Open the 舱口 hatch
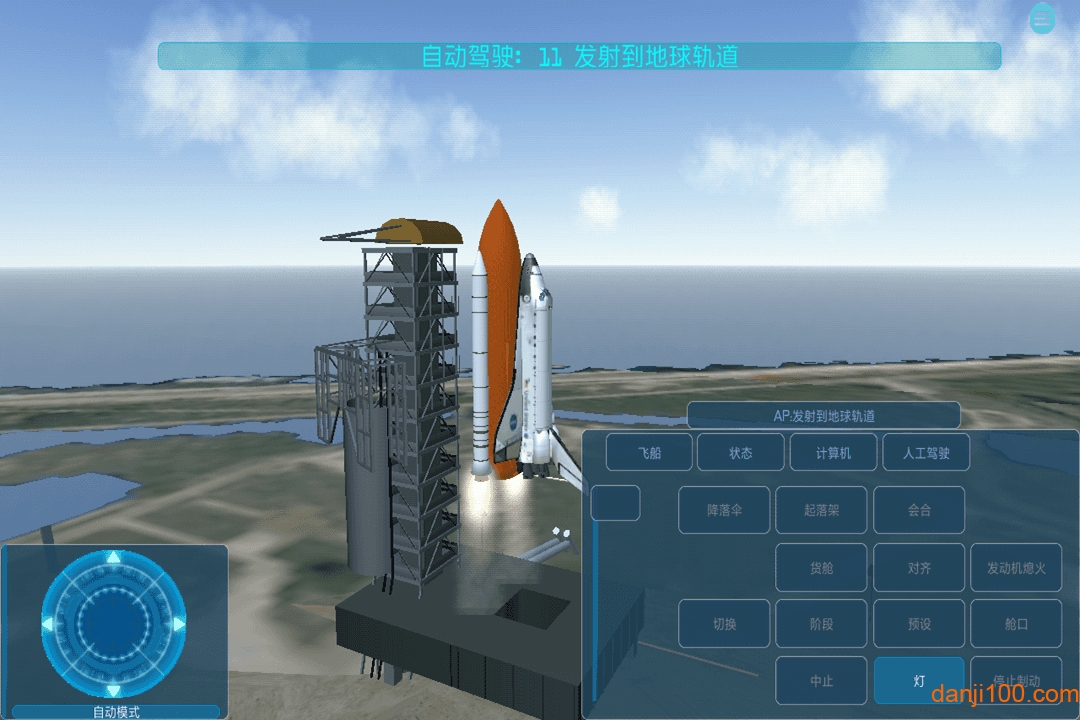 (1016, 624)
